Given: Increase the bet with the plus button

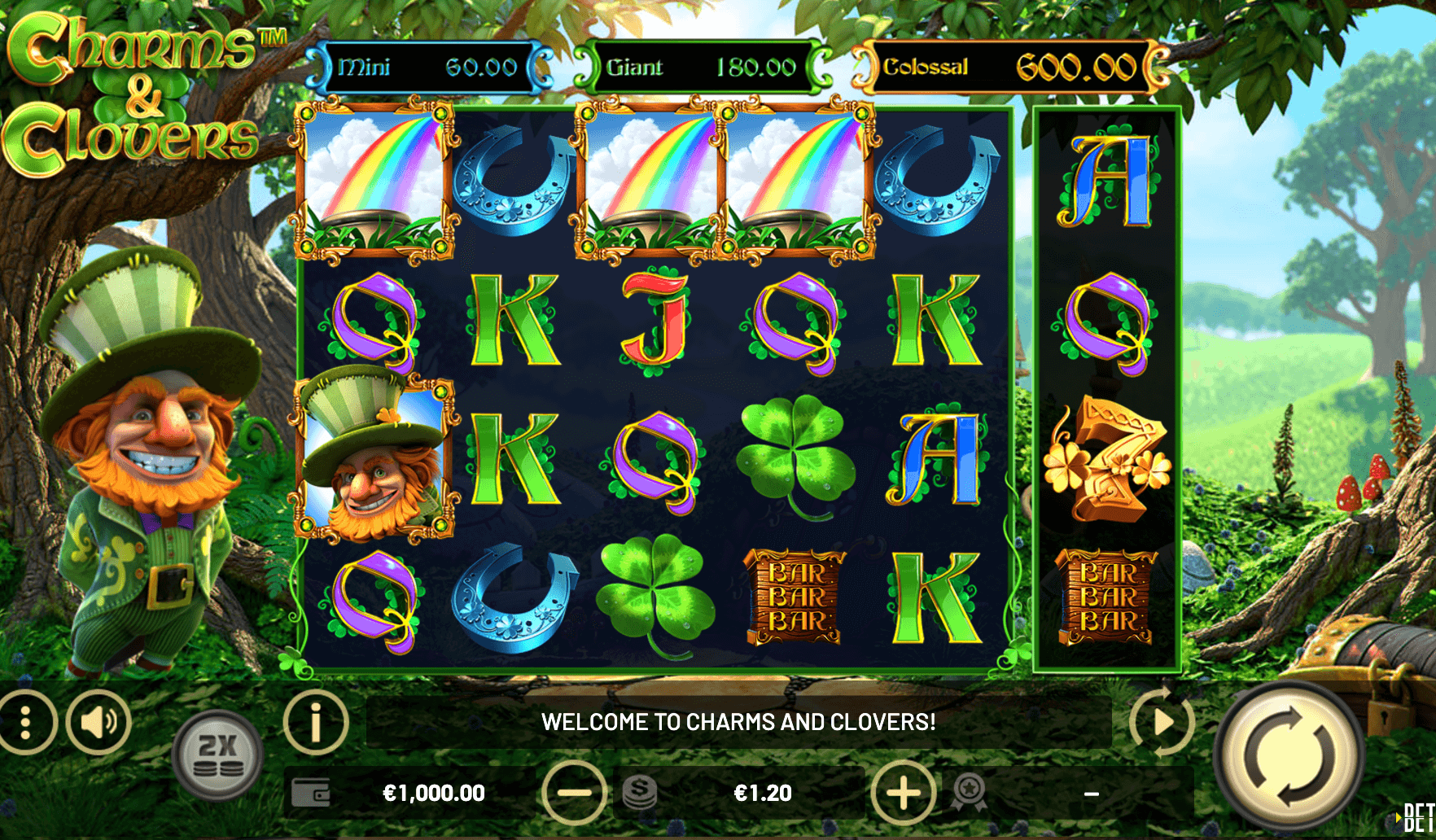Looking at the screenshot, I should click(903, 793).
